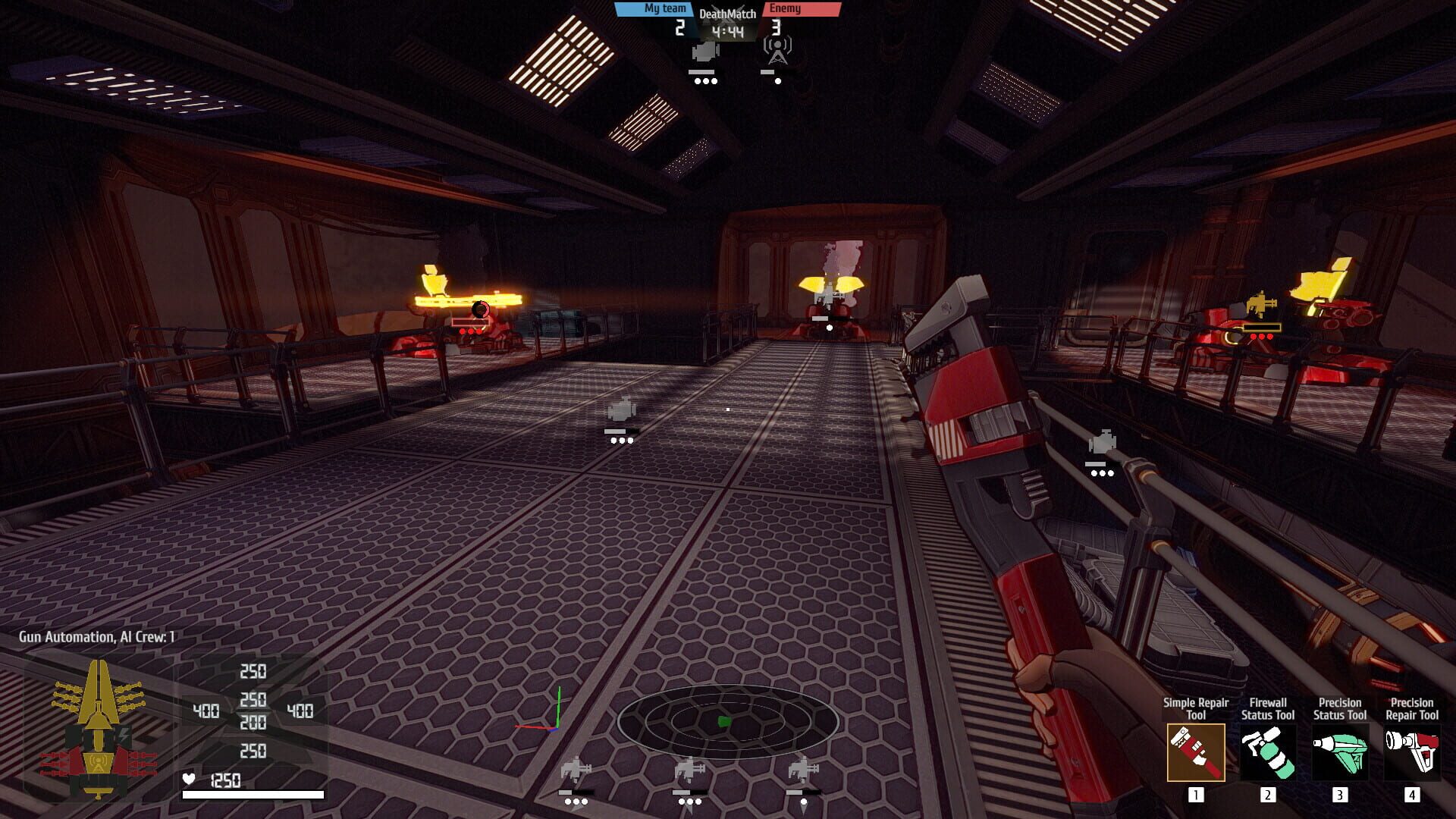
Task: Click the antenna icon under the Enemy score
Action: [x=778, y=52]
